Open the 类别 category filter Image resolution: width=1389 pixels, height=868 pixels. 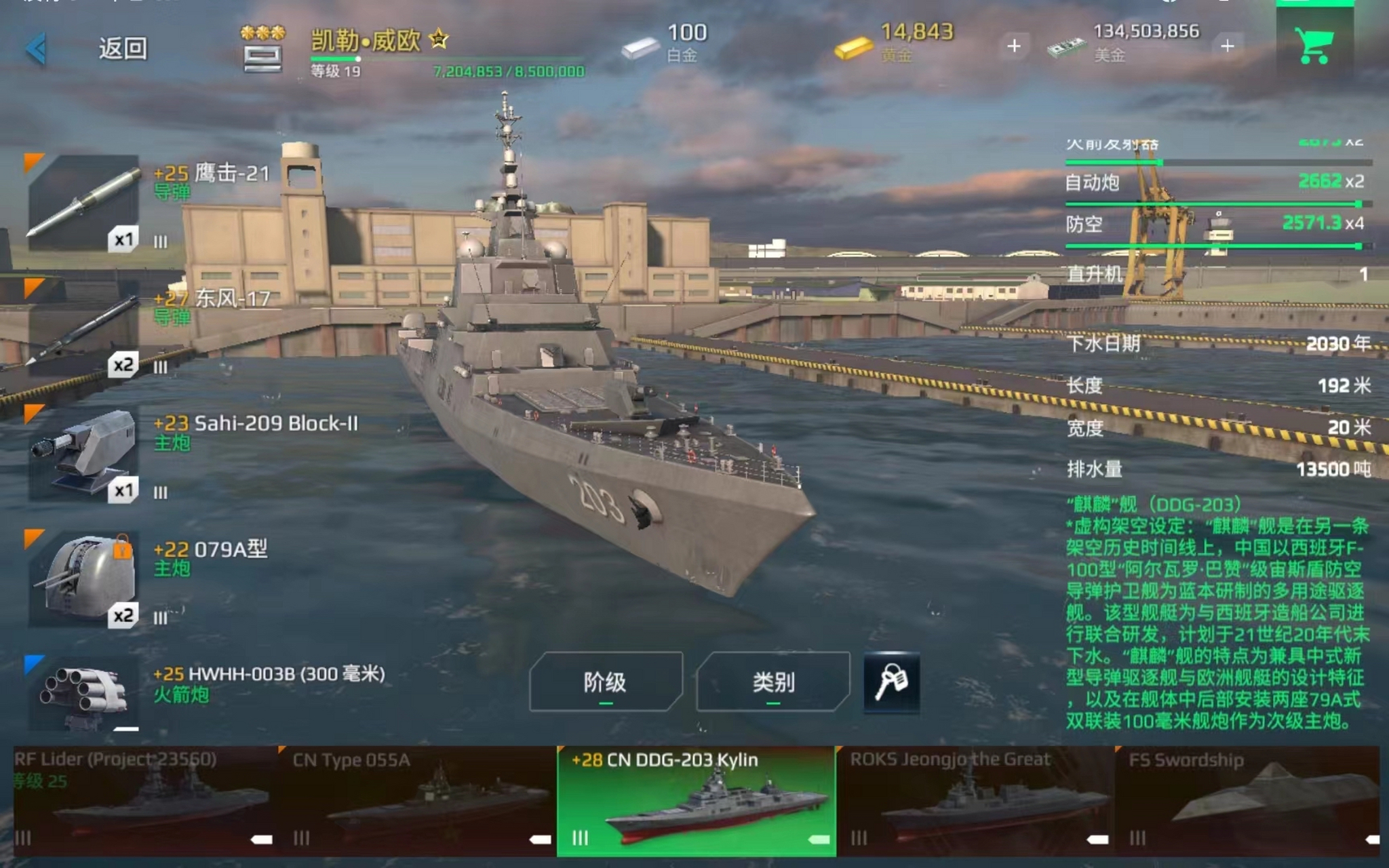click(772, 682)
